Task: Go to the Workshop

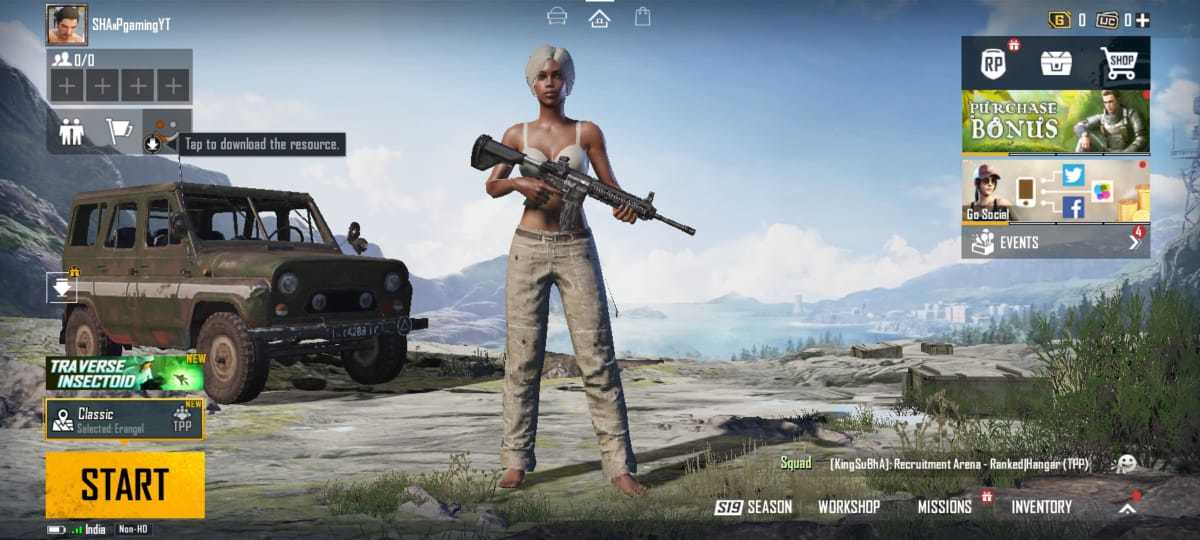Action: click(x=849, y=507)
